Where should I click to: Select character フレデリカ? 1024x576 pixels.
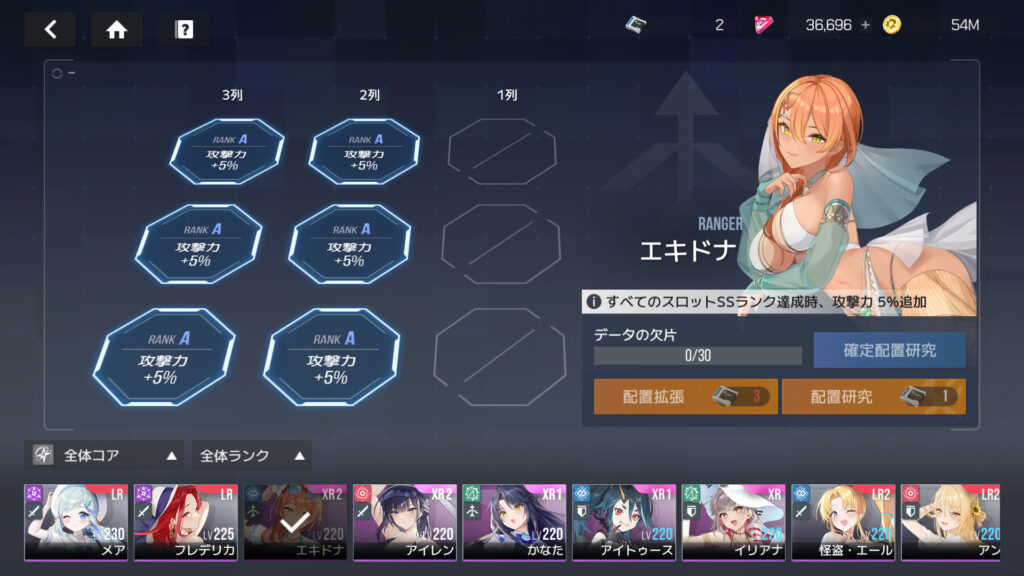[186, 522]
